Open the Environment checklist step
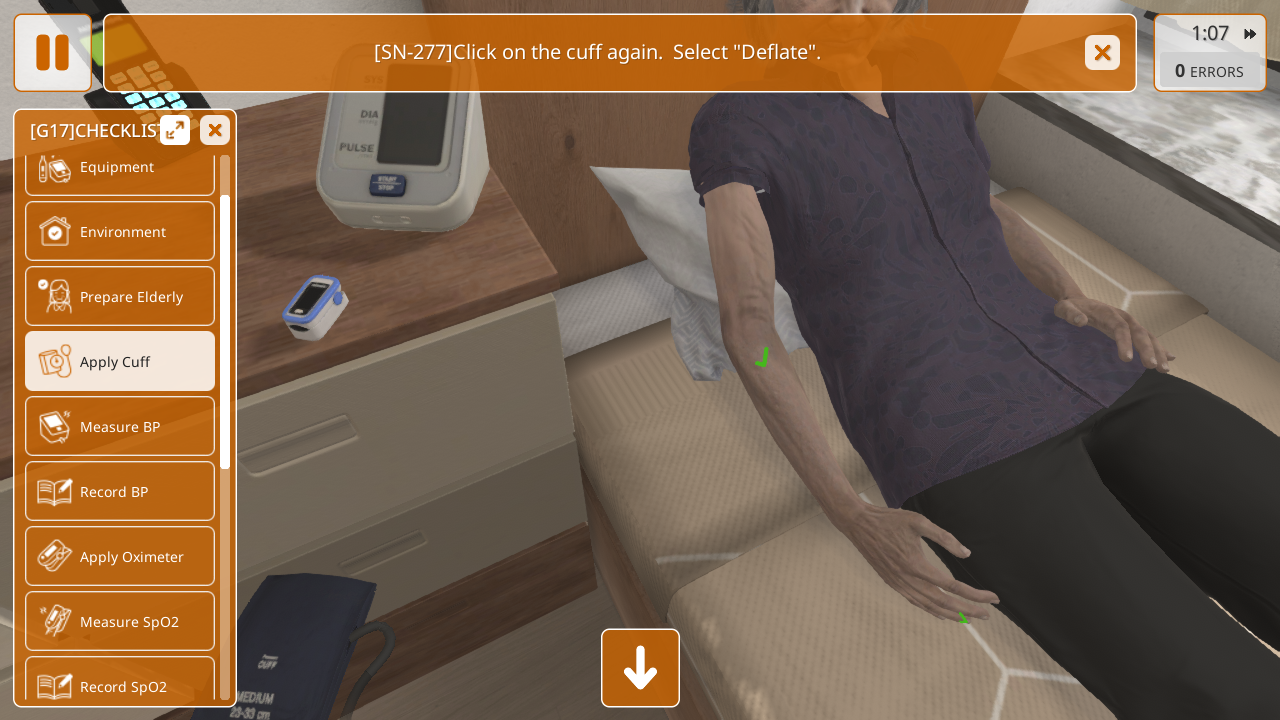Viewport: 1280px width, 720px height. click(x=120, y=231)
